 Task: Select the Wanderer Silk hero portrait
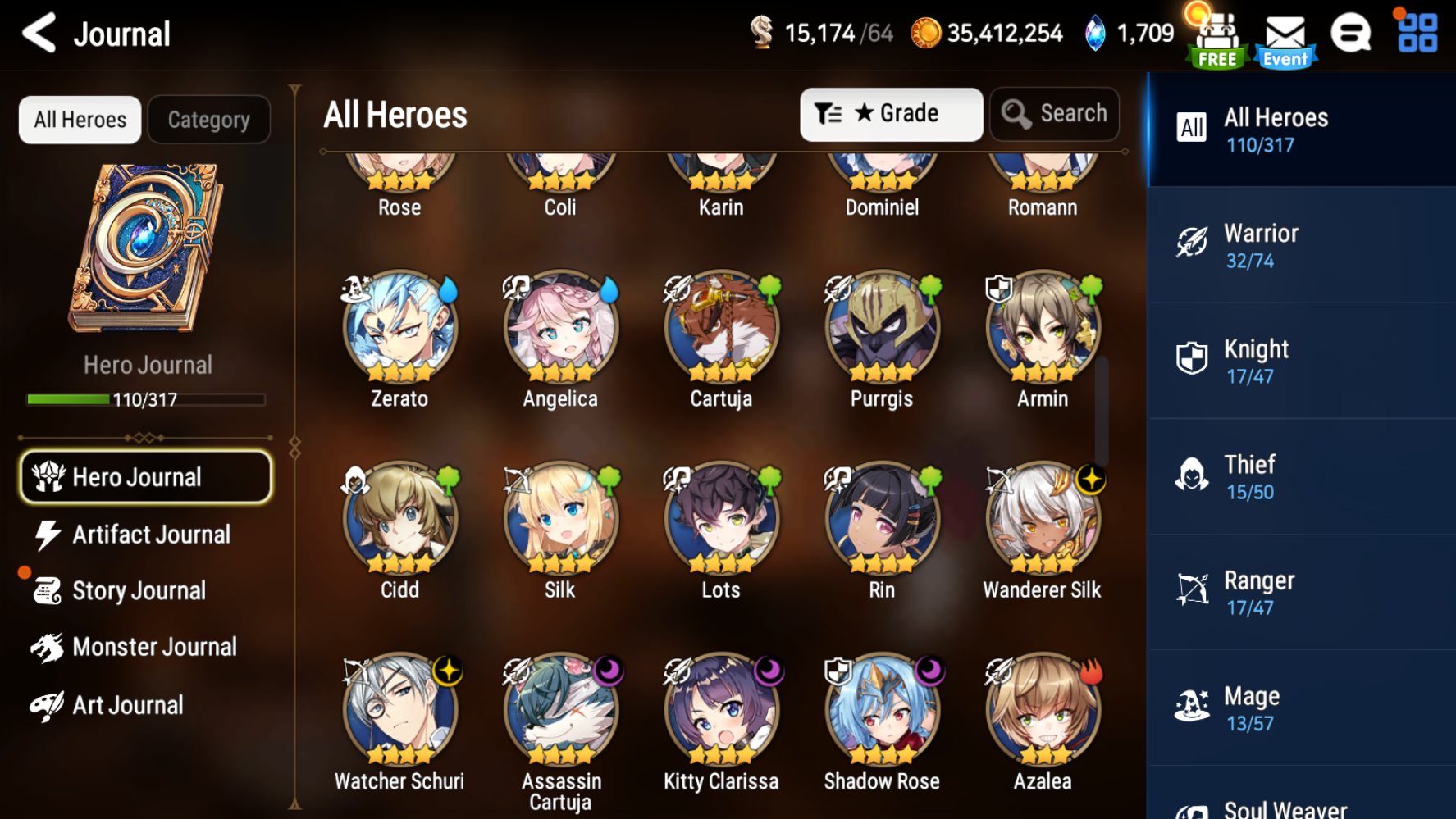(1042, 519)
